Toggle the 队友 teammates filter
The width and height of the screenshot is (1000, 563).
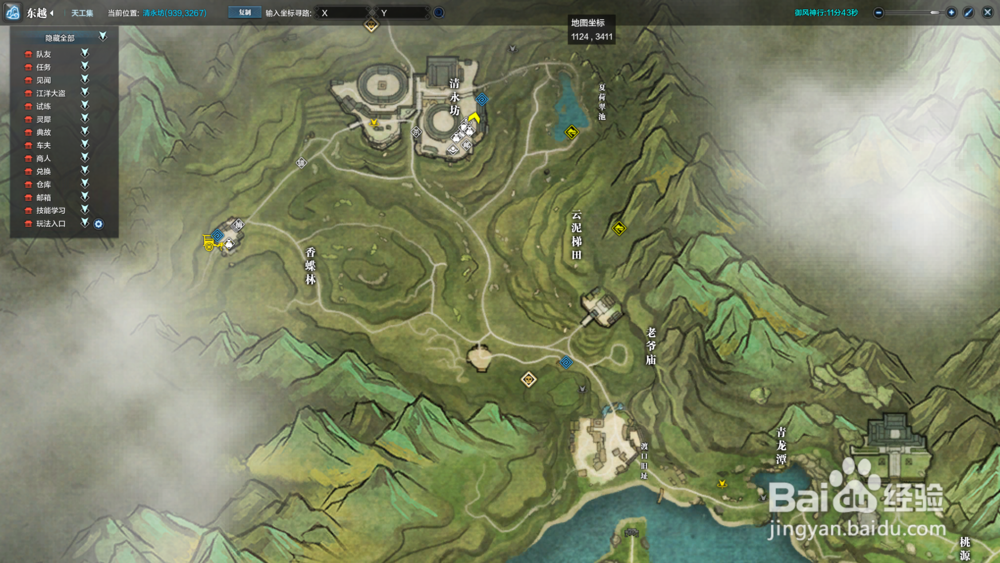85,53
